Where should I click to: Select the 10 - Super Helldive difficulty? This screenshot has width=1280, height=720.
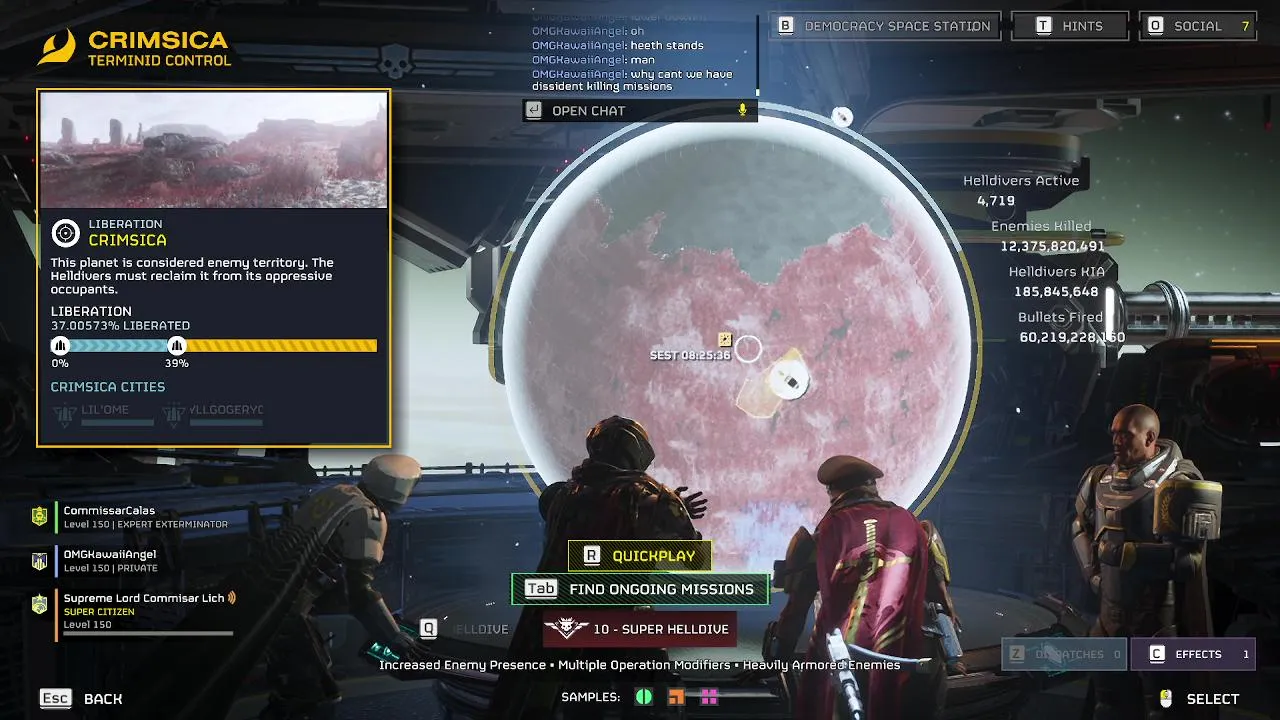[640, 629]
